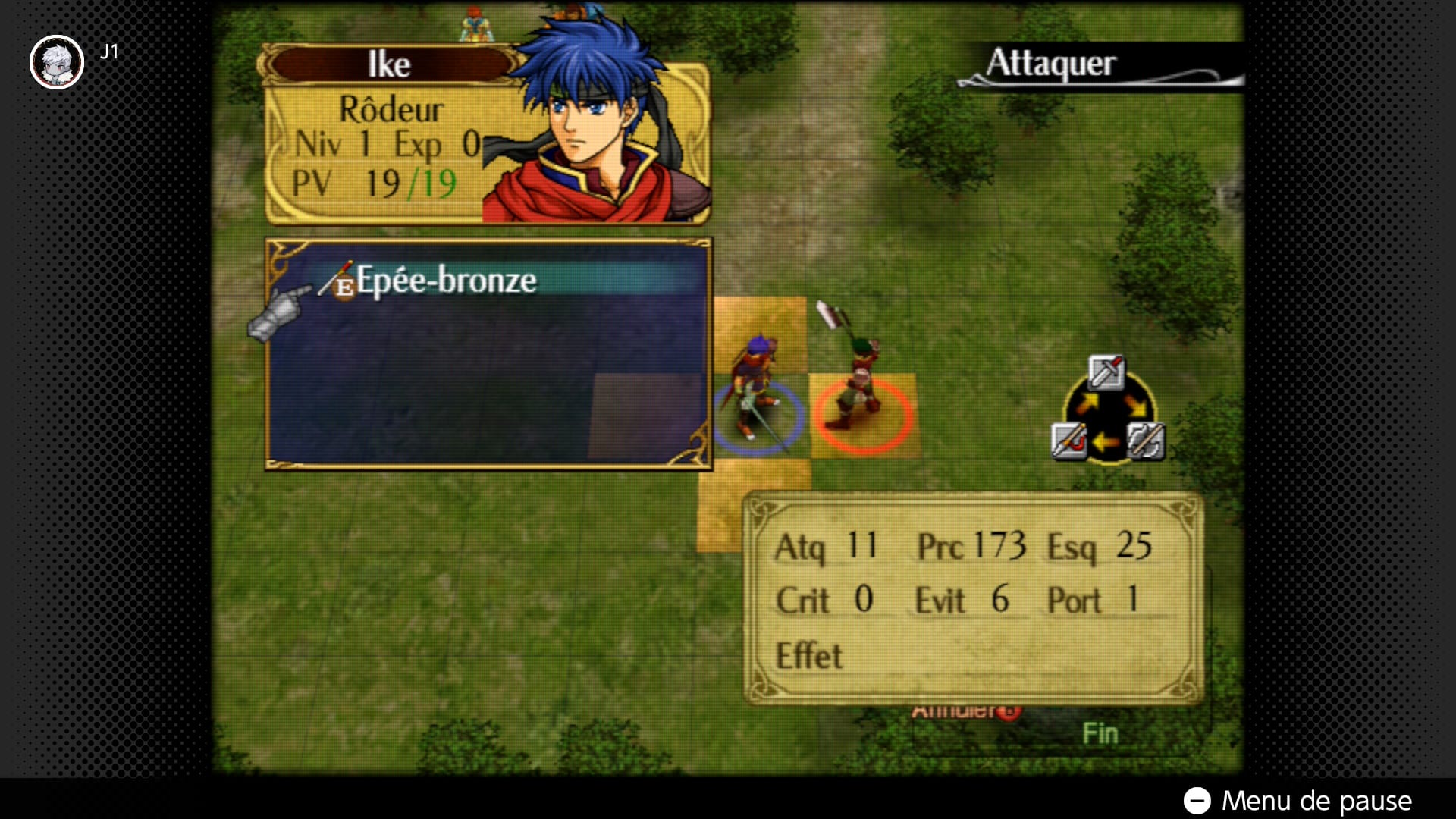The width and height of the screenshot is (1456, 819).
Task: Select the Epée-bronze weapon entry
Action: coord(446,281)
